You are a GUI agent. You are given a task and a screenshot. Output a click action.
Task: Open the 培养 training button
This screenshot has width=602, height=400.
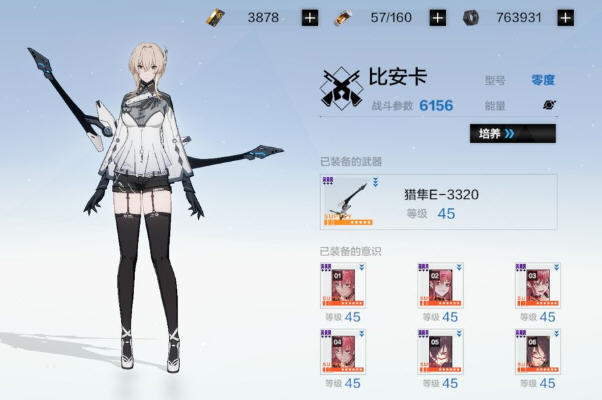(x=512, y=133)
